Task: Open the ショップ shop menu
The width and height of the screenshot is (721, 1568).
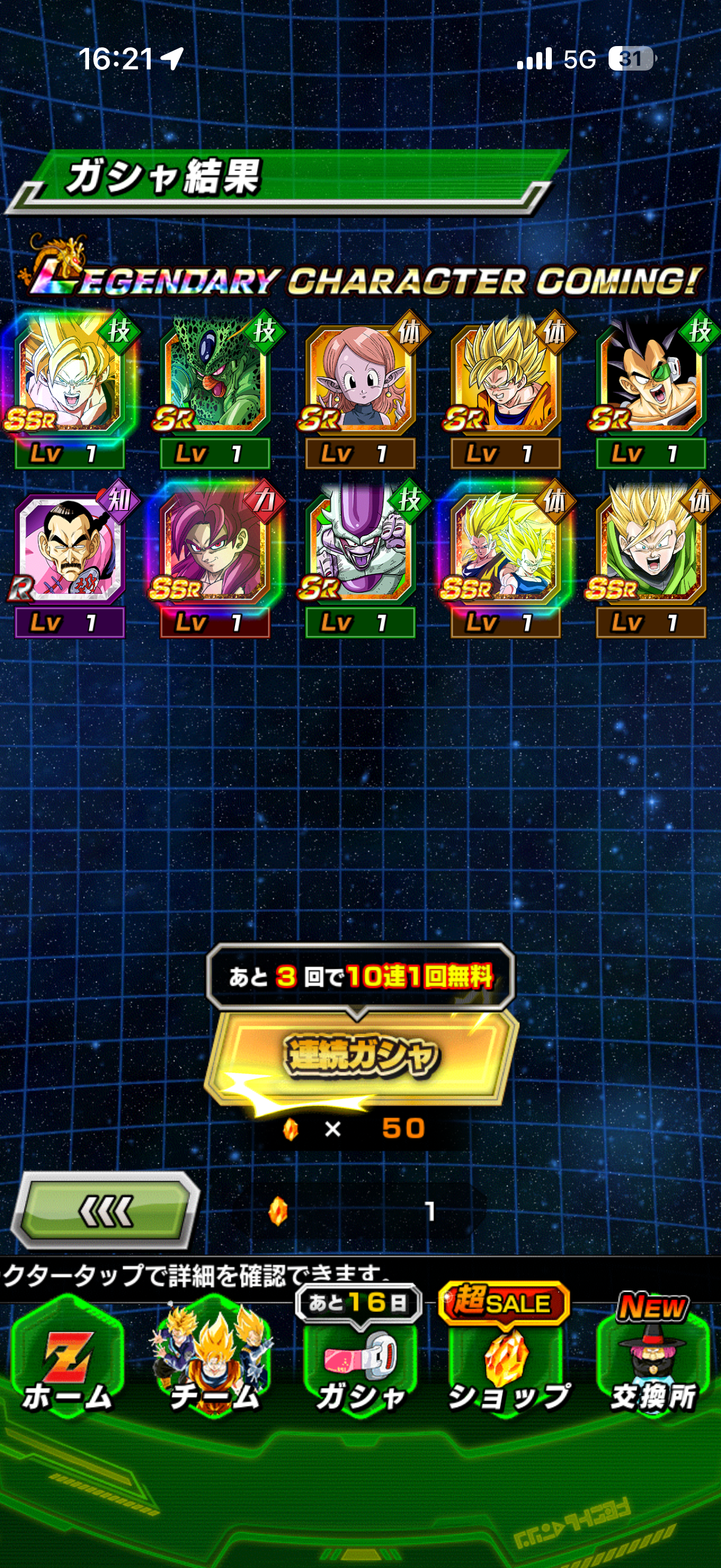Action: tap(507, 1363)
